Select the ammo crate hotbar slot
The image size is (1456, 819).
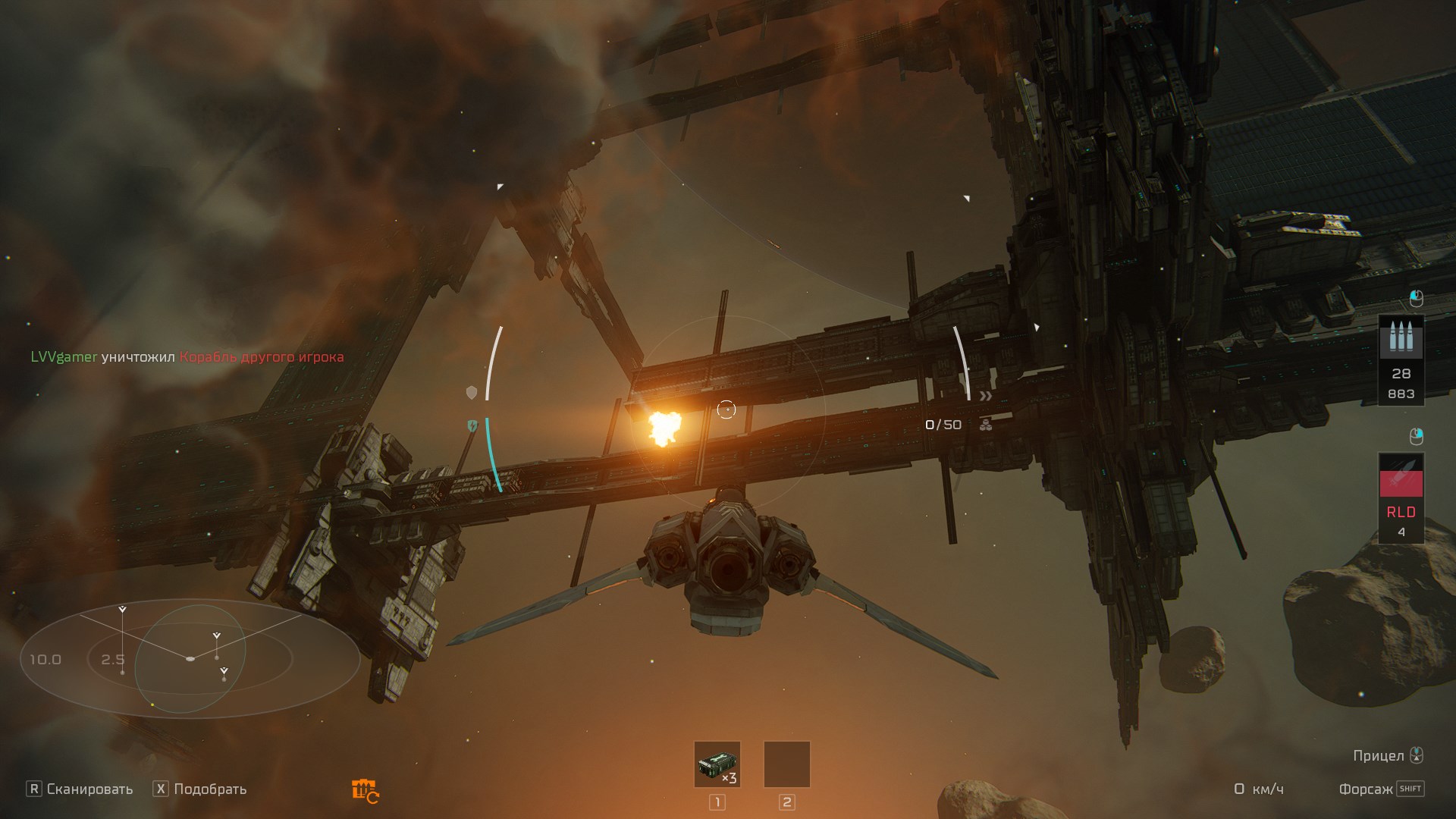tap(717, 764)
